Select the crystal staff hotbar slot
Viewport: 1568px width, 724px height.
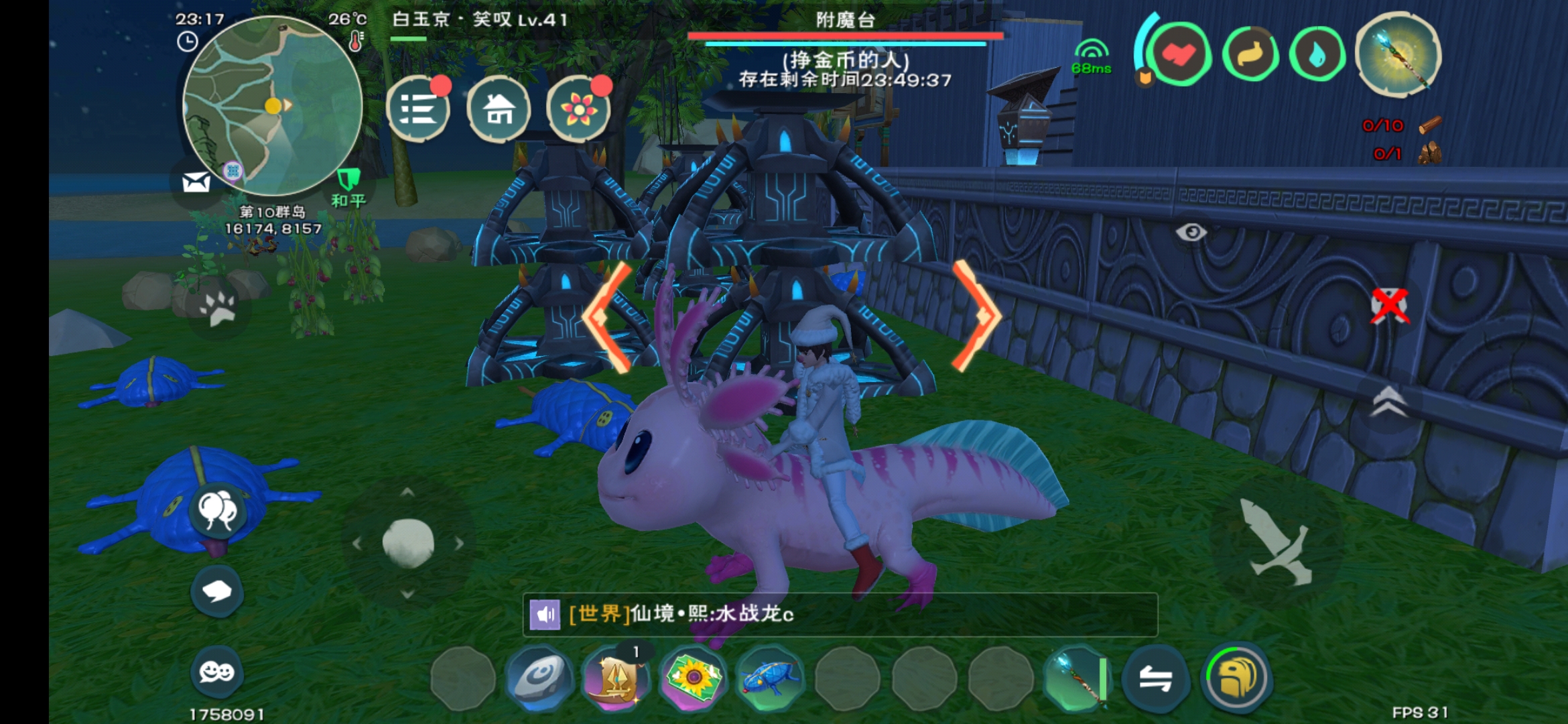1077,678
